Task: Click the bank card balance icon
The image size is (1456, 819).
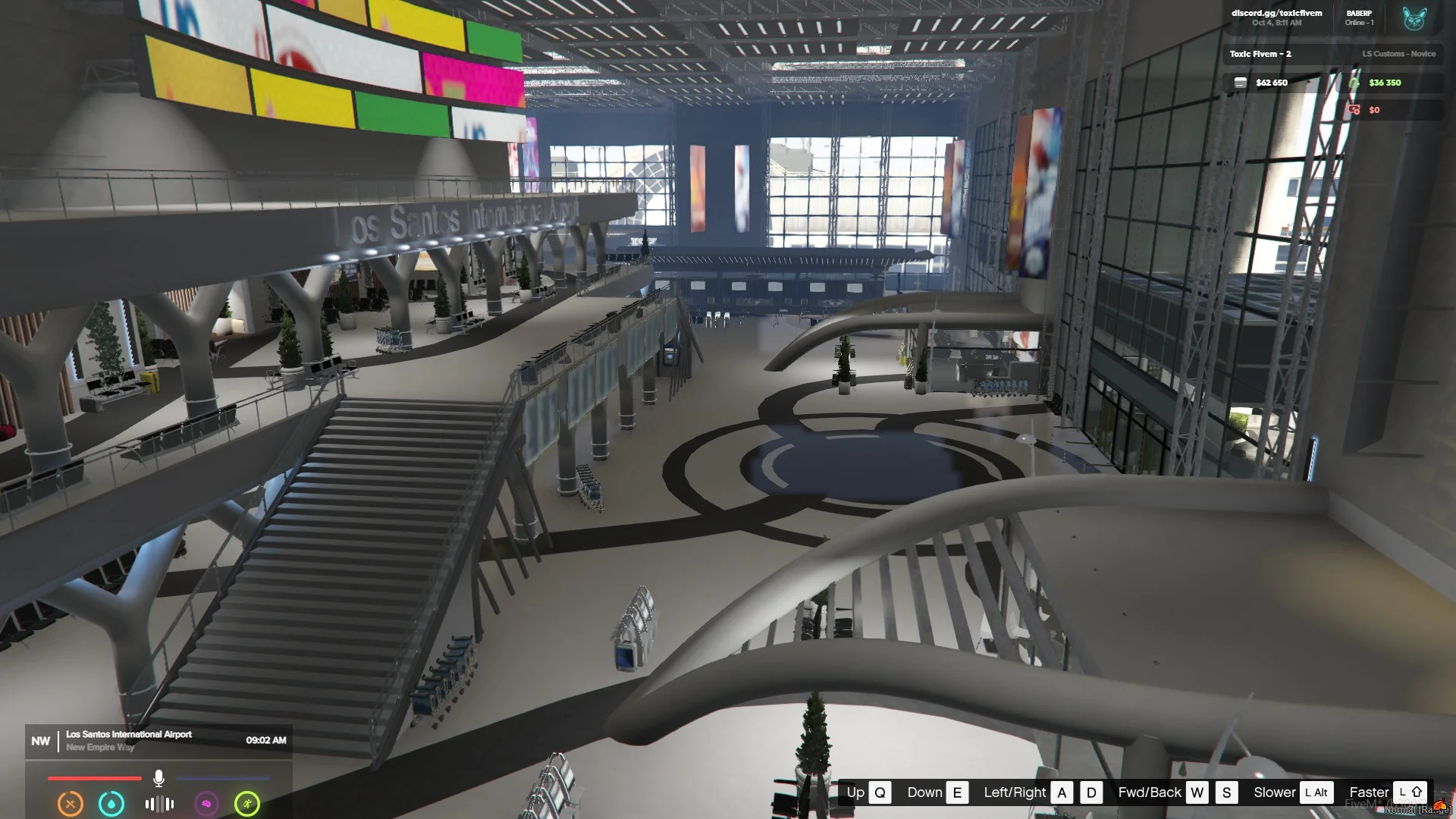Action: coord(1240,83)
